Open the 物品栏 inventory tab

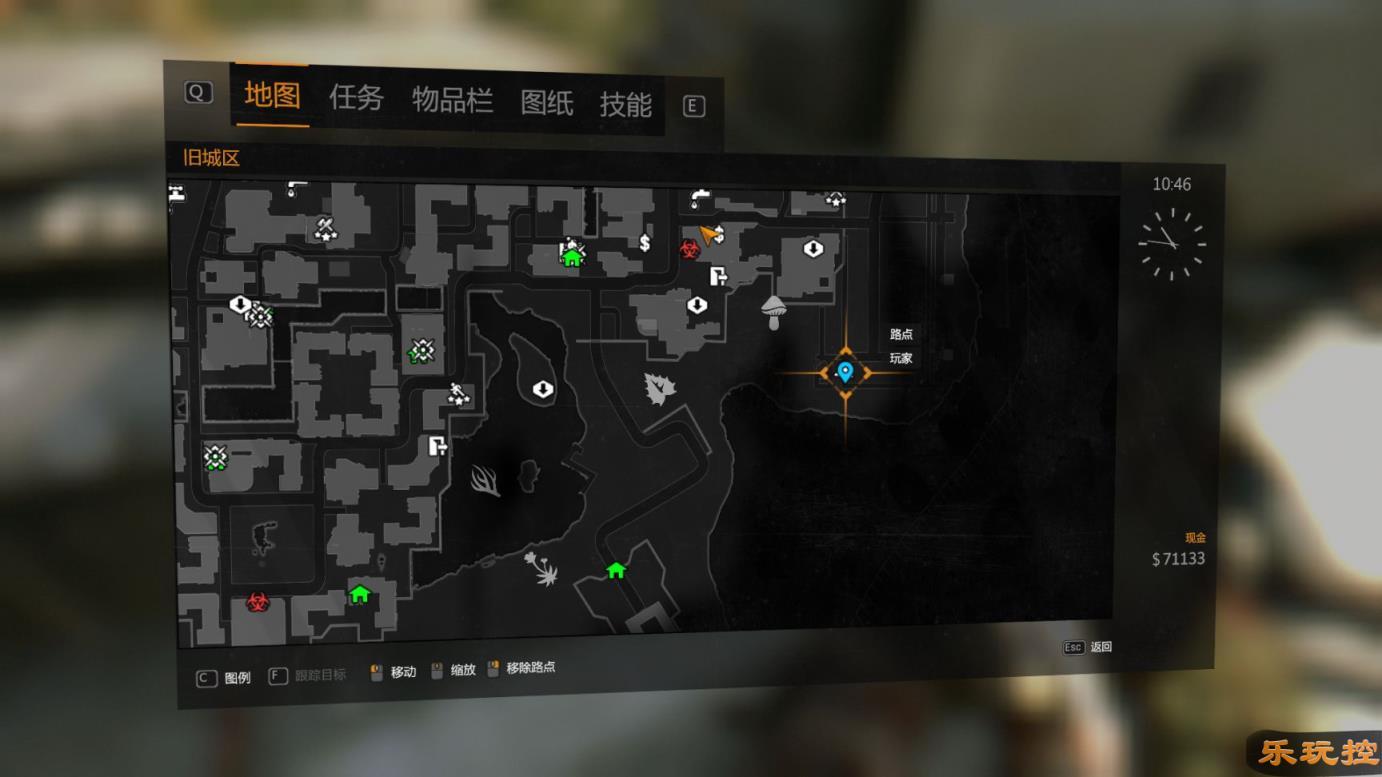452,100
